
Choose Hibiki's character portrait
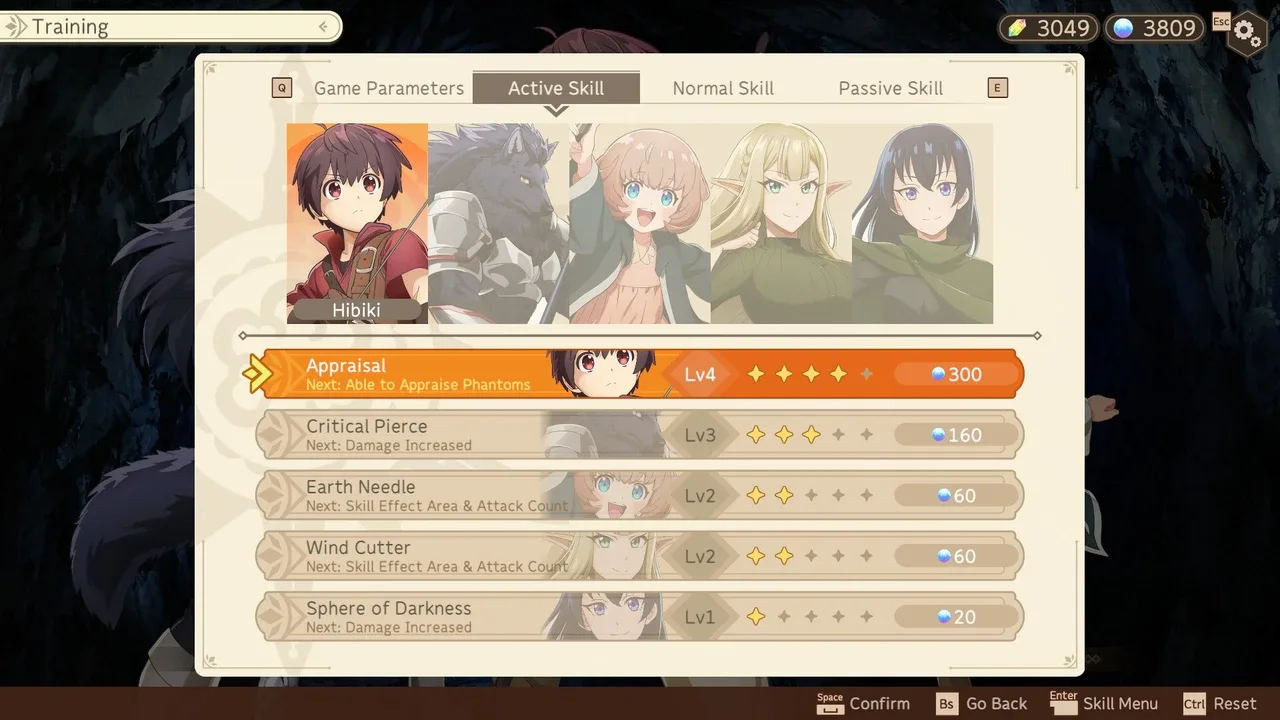357,222
